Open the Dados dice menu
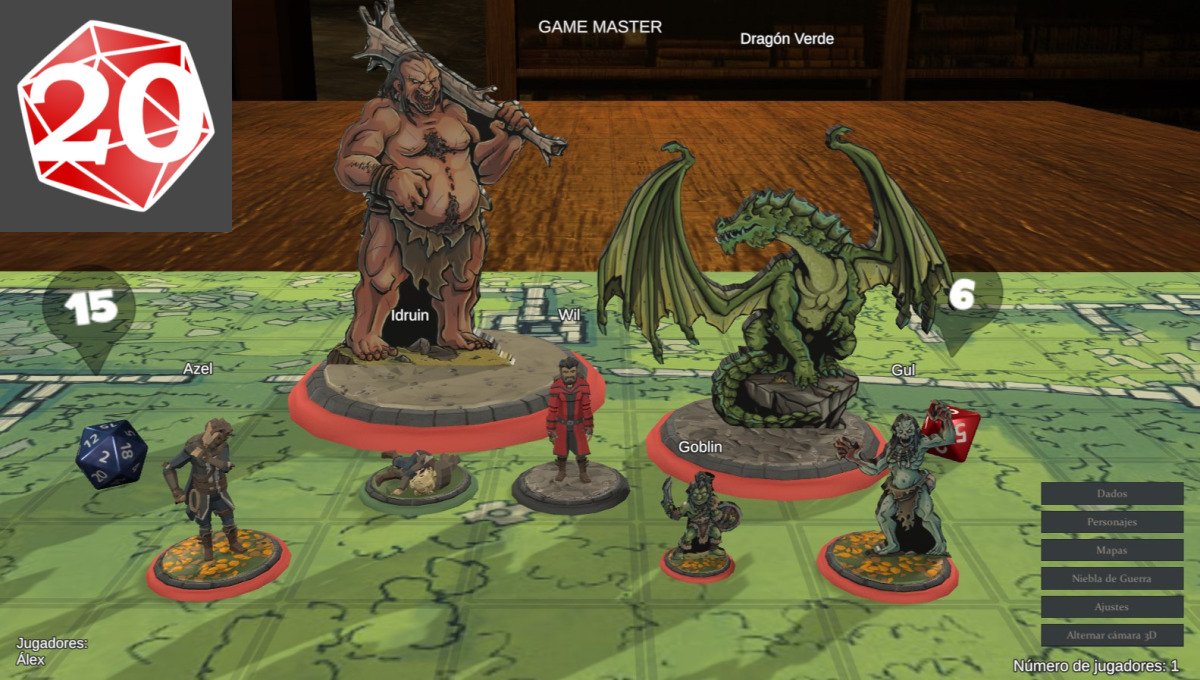Viewport: 1200px width, 680px height. pos(1112,494)
